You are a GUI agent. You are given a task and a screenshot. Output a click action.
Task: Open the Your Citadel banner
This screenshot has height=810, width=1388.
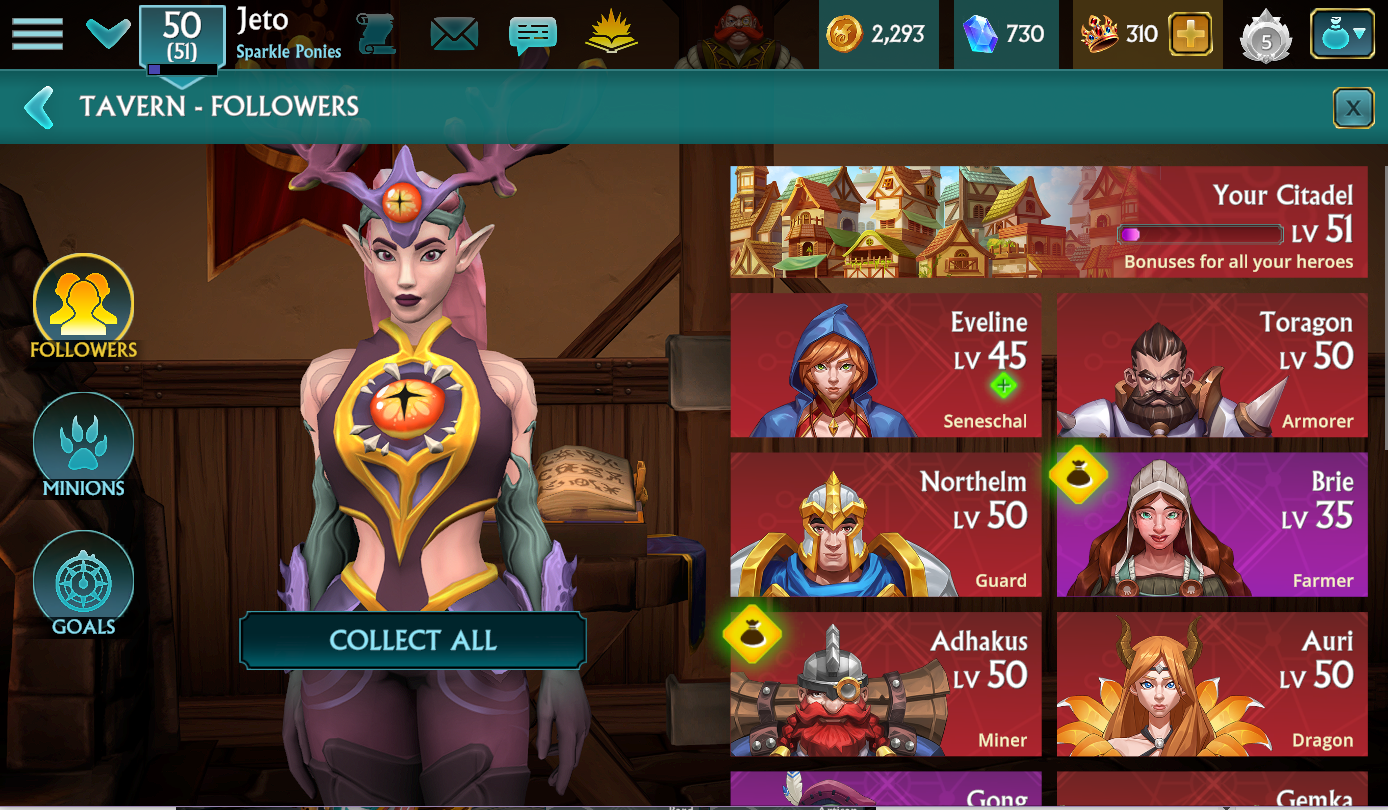[1048, 222]
